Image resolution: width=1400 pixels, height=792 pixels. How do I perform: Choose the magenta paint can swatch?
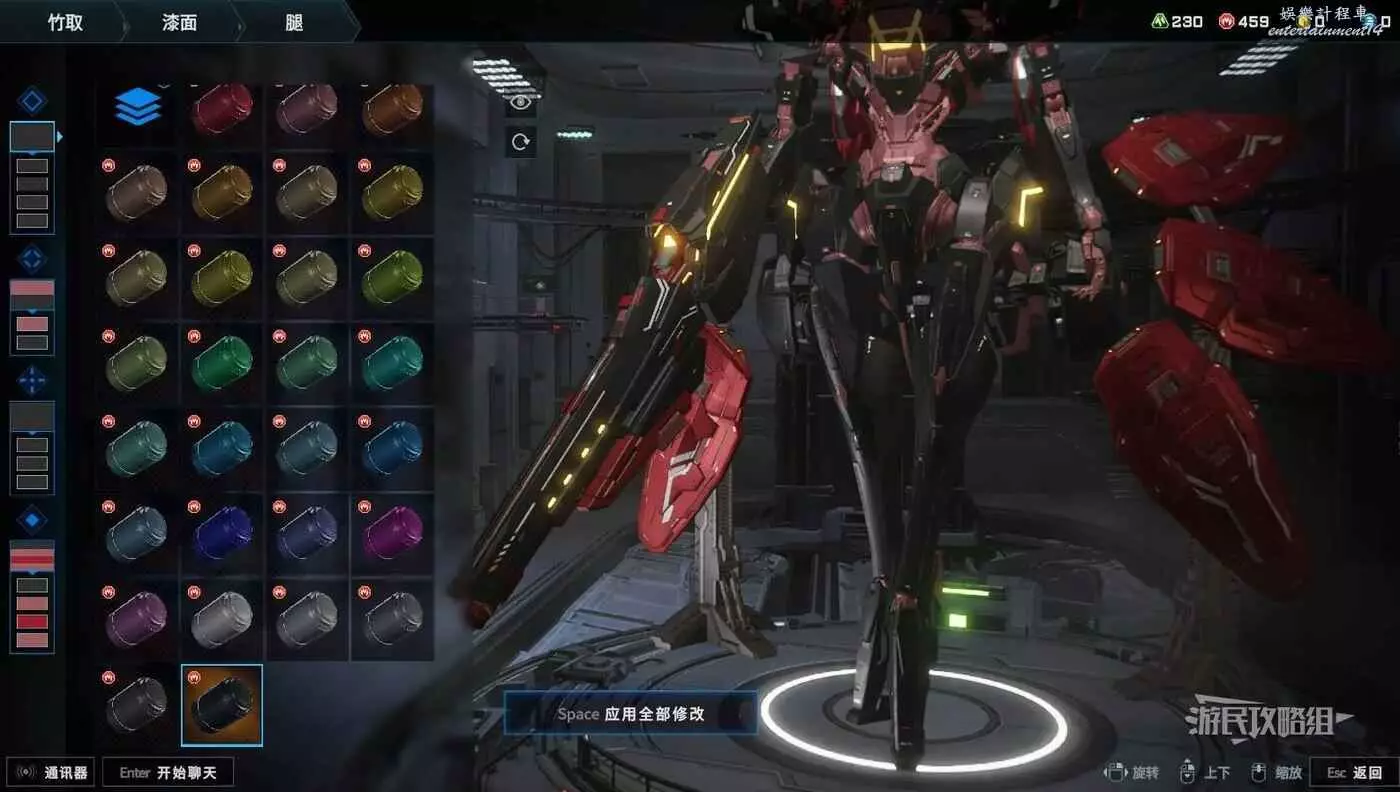[x=392, y=531]
